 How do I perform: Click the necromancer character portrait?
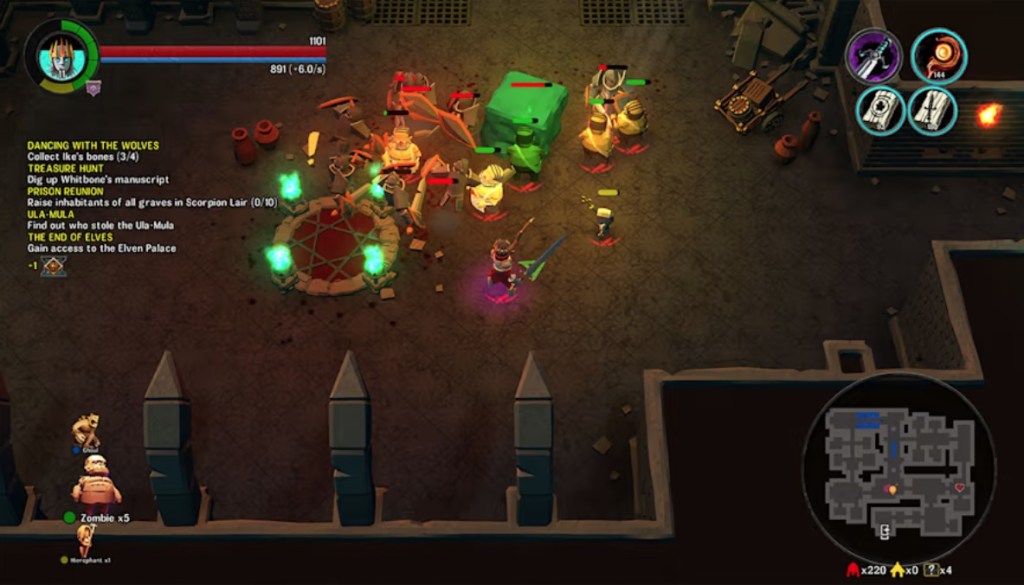tap(61, 56)
